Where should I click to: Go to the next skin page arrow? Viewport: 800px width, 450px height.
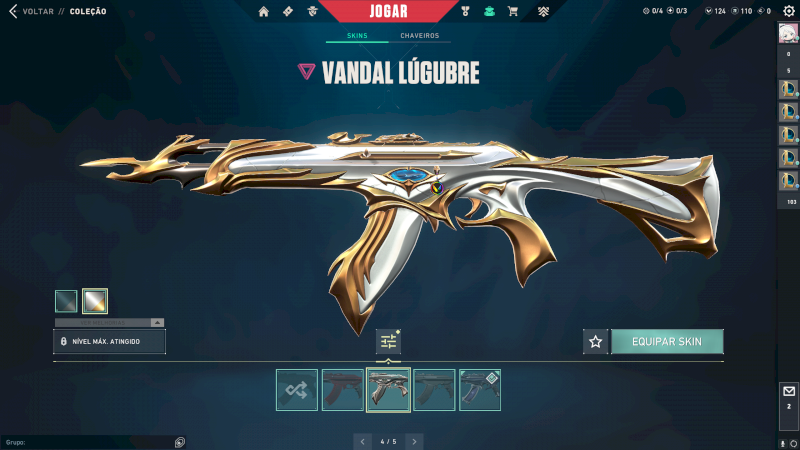[415, 441]
